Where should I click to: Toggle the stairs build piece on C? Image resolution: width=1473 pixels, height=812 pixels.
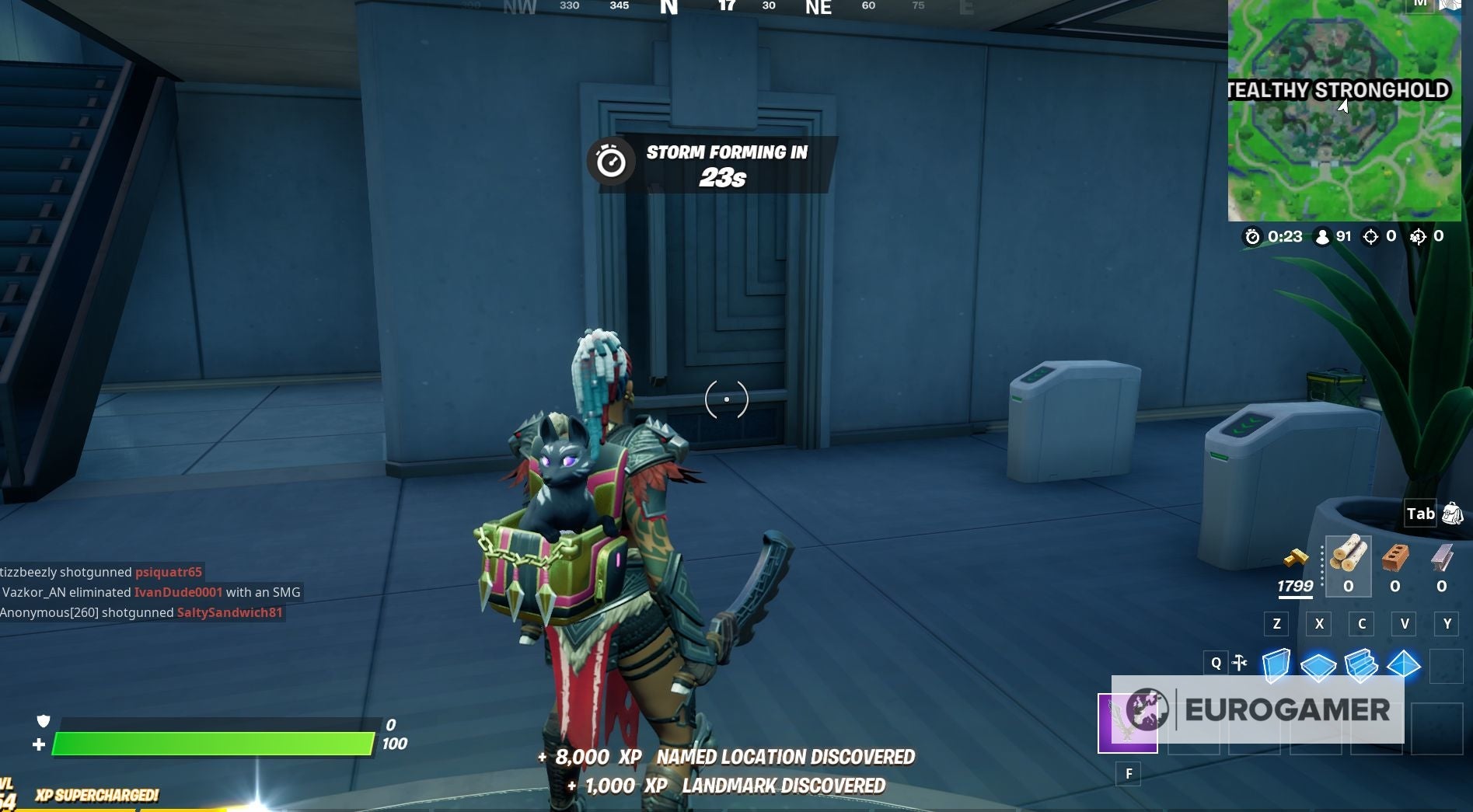1363,665
